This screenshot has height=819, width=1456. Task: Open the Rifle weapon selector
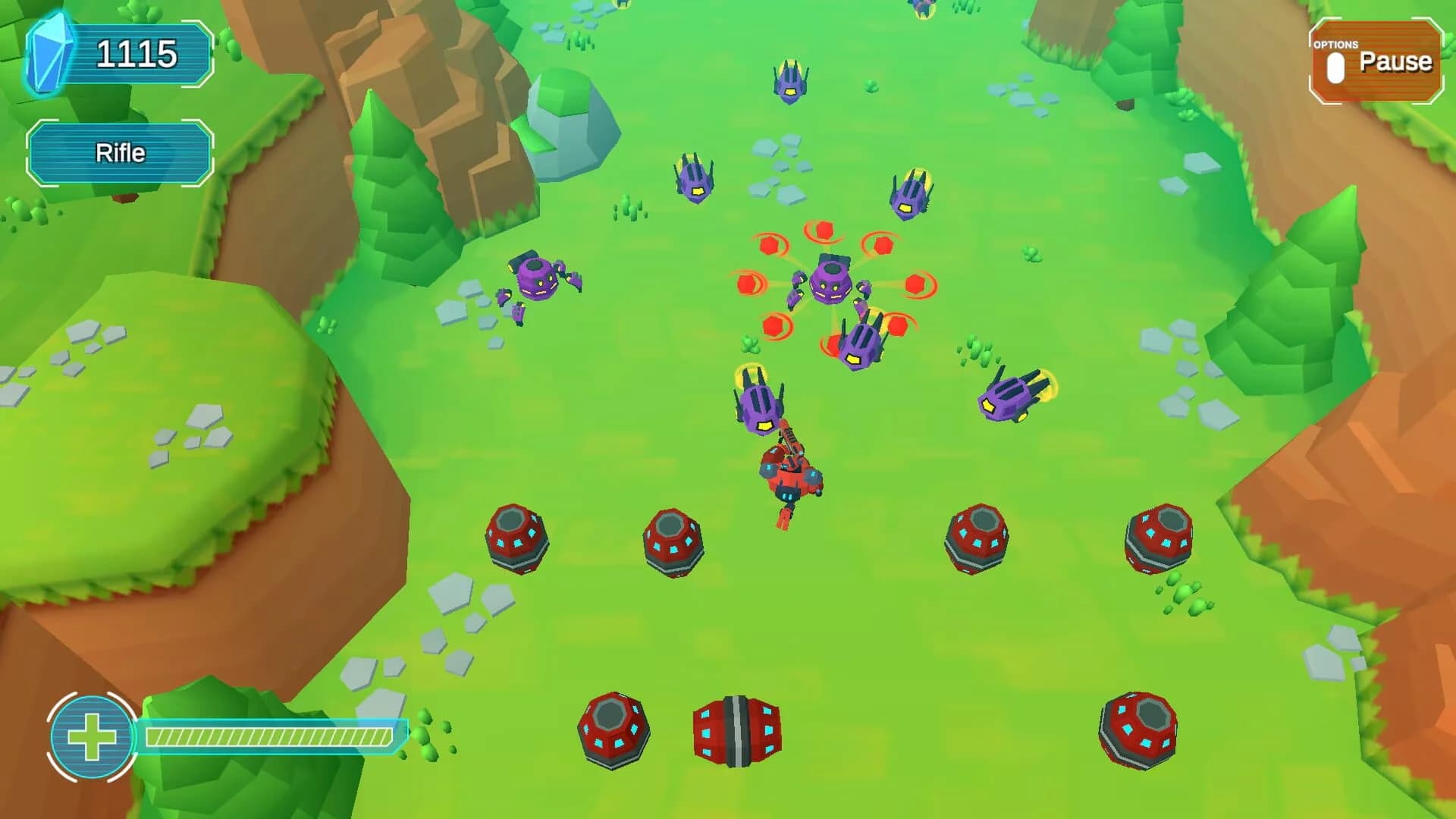pyautogui.click(x=120, y=153)
